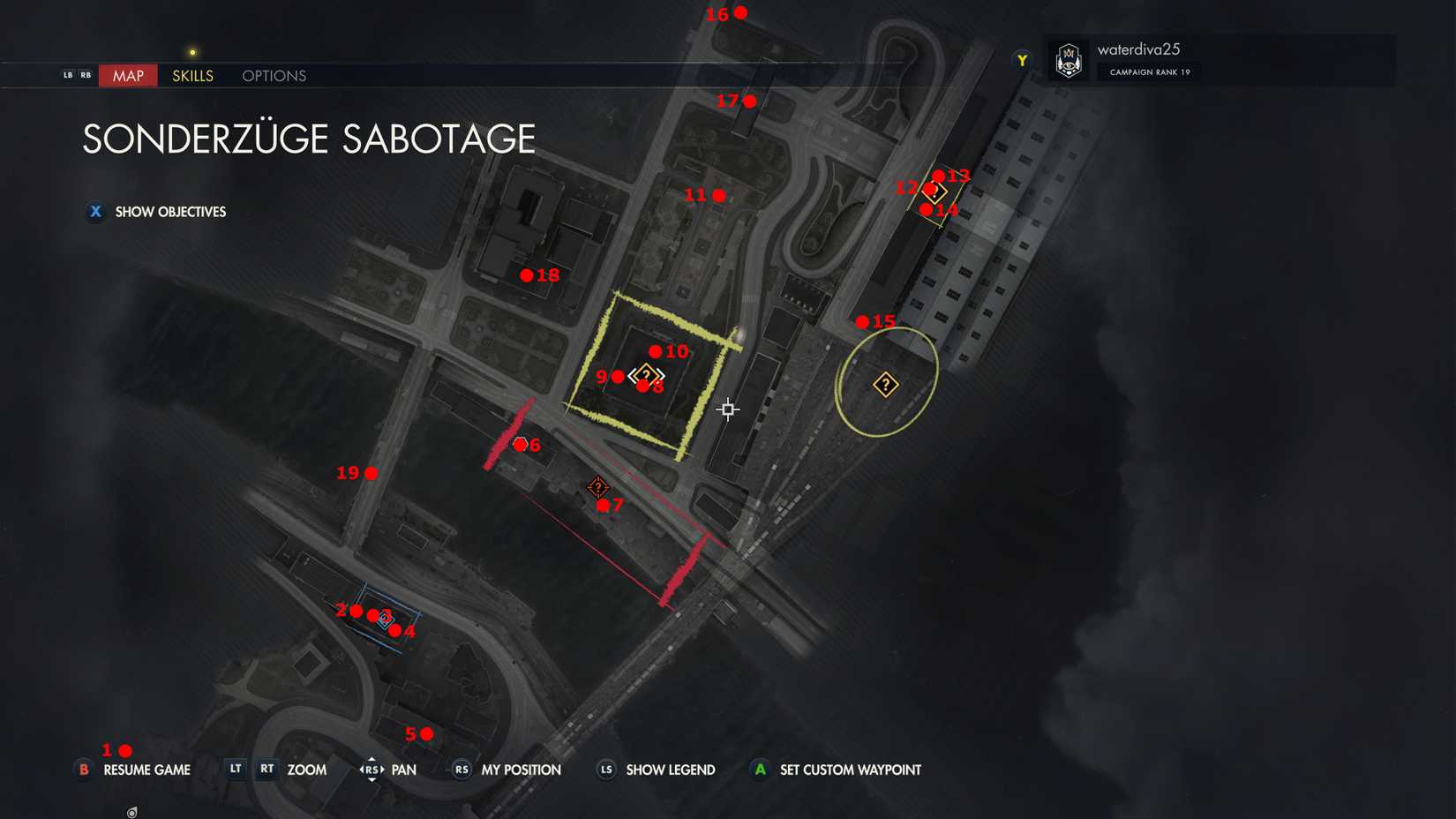This screenshot has width=1456, height=819.
Task: Click marker 5 near the bottom buildings
Action: [426, 733]
